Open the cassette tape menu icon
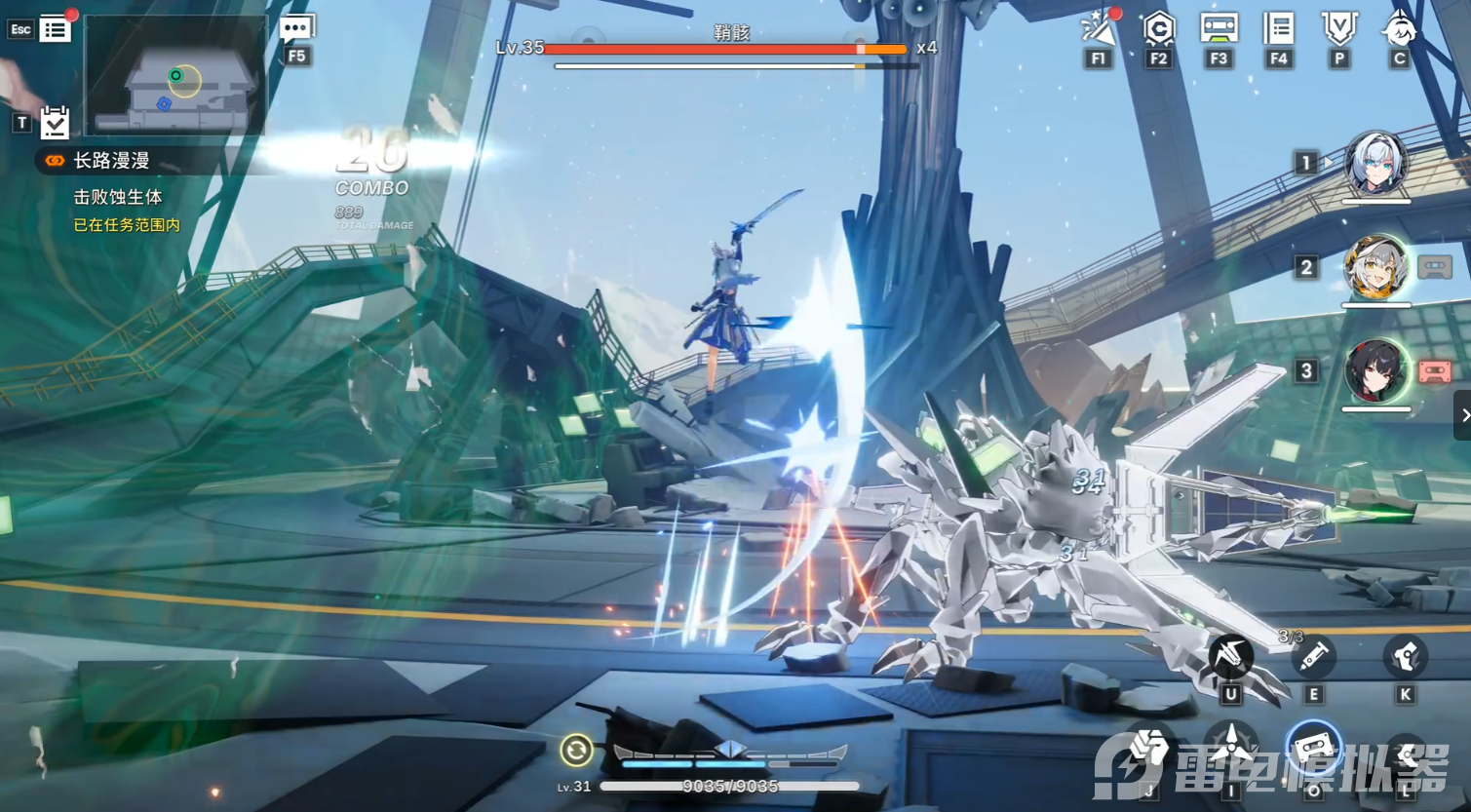 (1219, 28)
